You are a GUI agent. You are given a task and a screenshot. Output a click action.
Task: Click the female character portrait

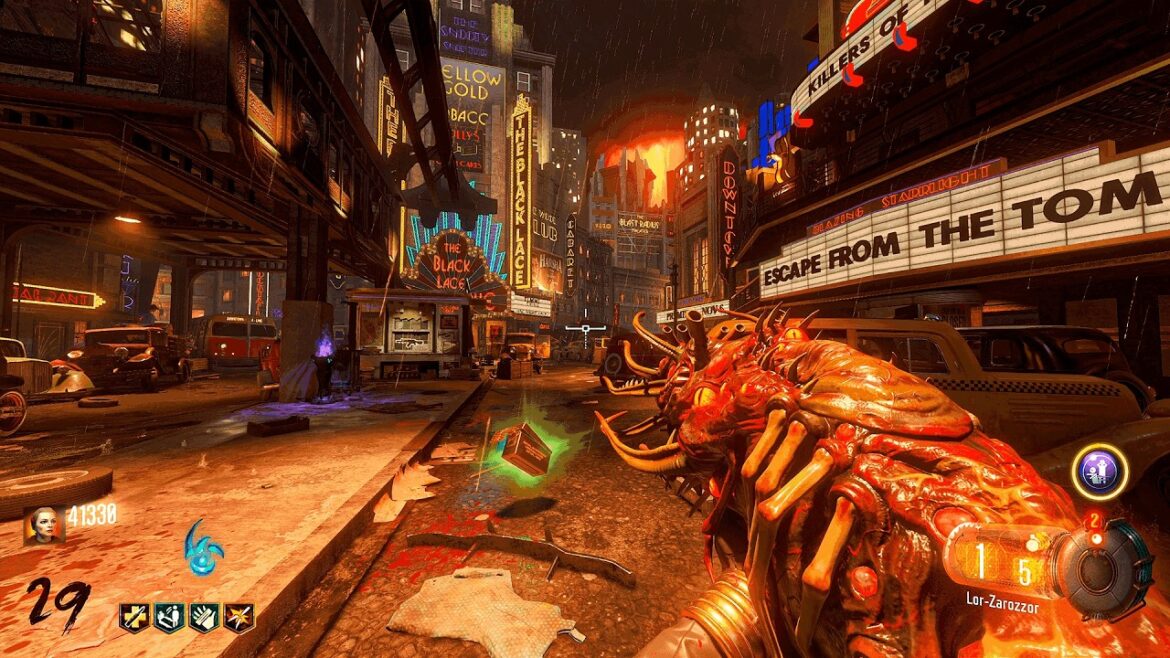[x=44, y=524]
